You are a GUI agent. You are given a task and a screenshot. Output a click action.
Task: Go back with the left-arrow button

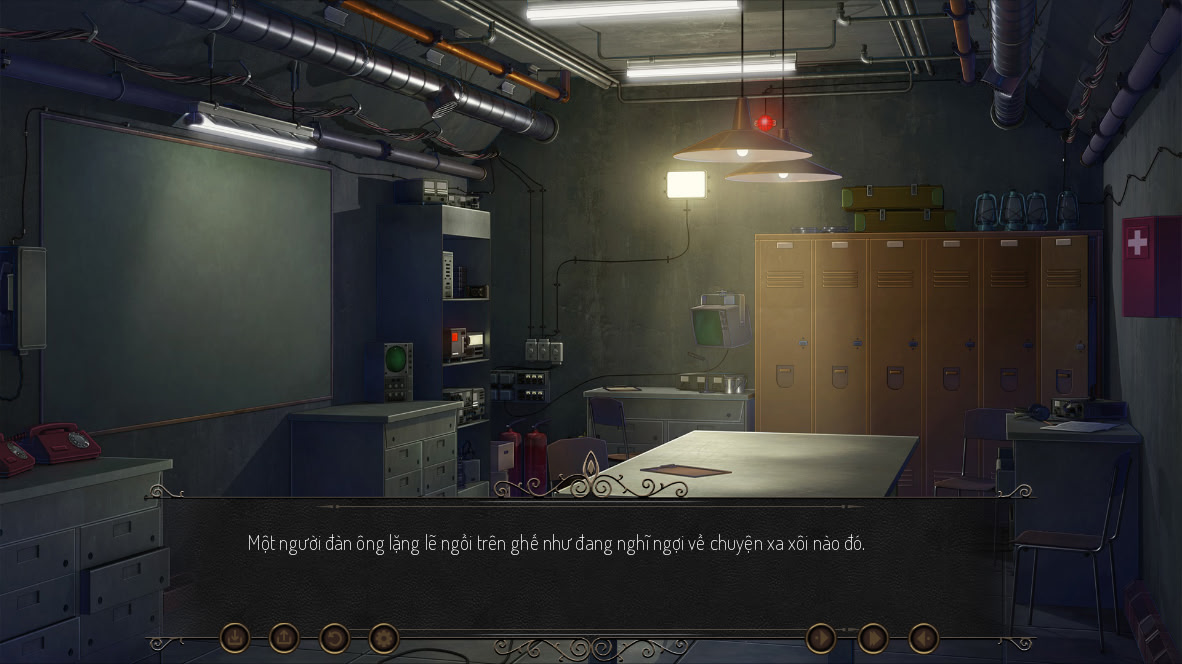point(923,637)
